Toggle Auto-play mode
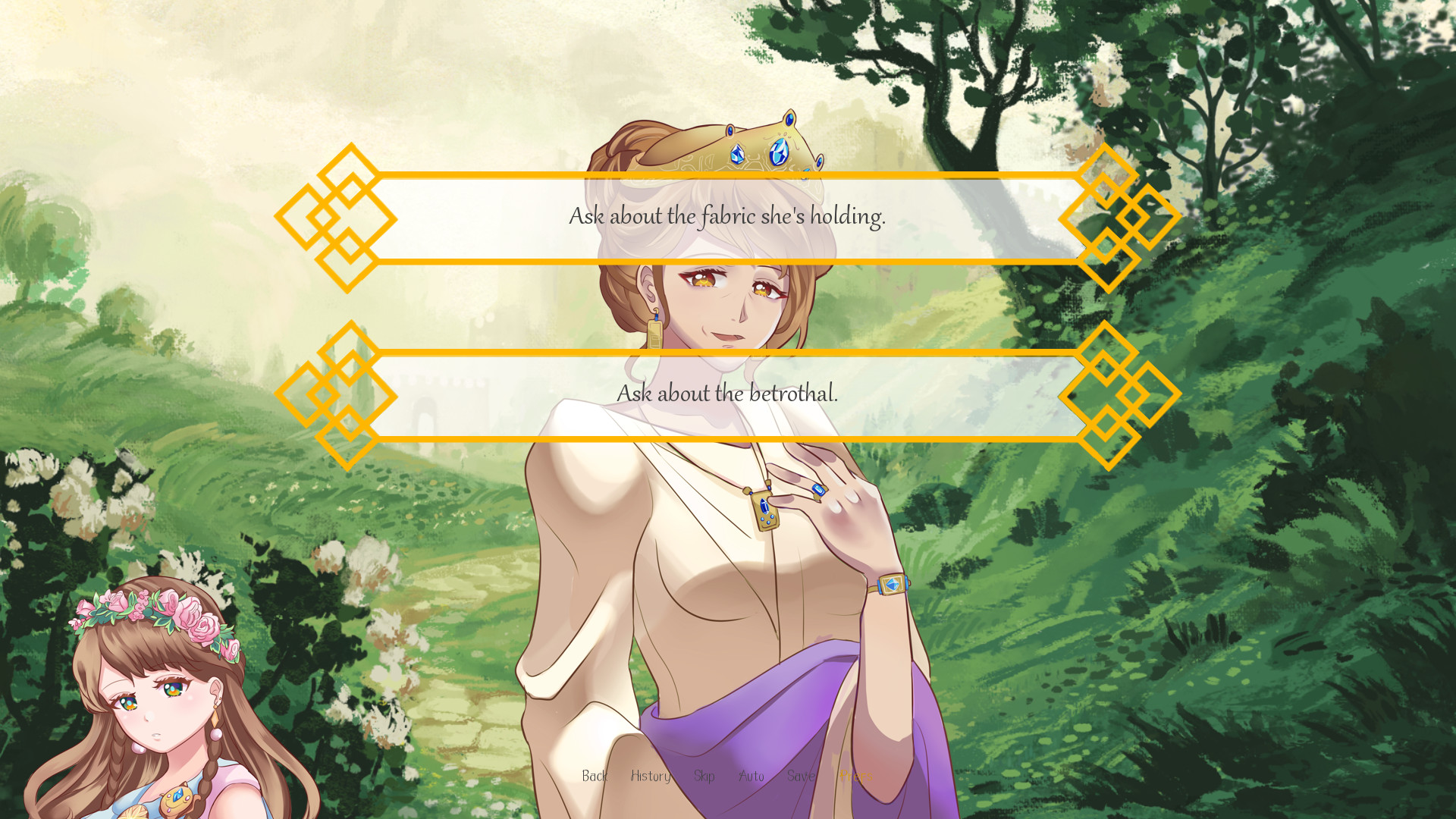The height and width of the screenshot is (819, 1456). pos(752,776)
